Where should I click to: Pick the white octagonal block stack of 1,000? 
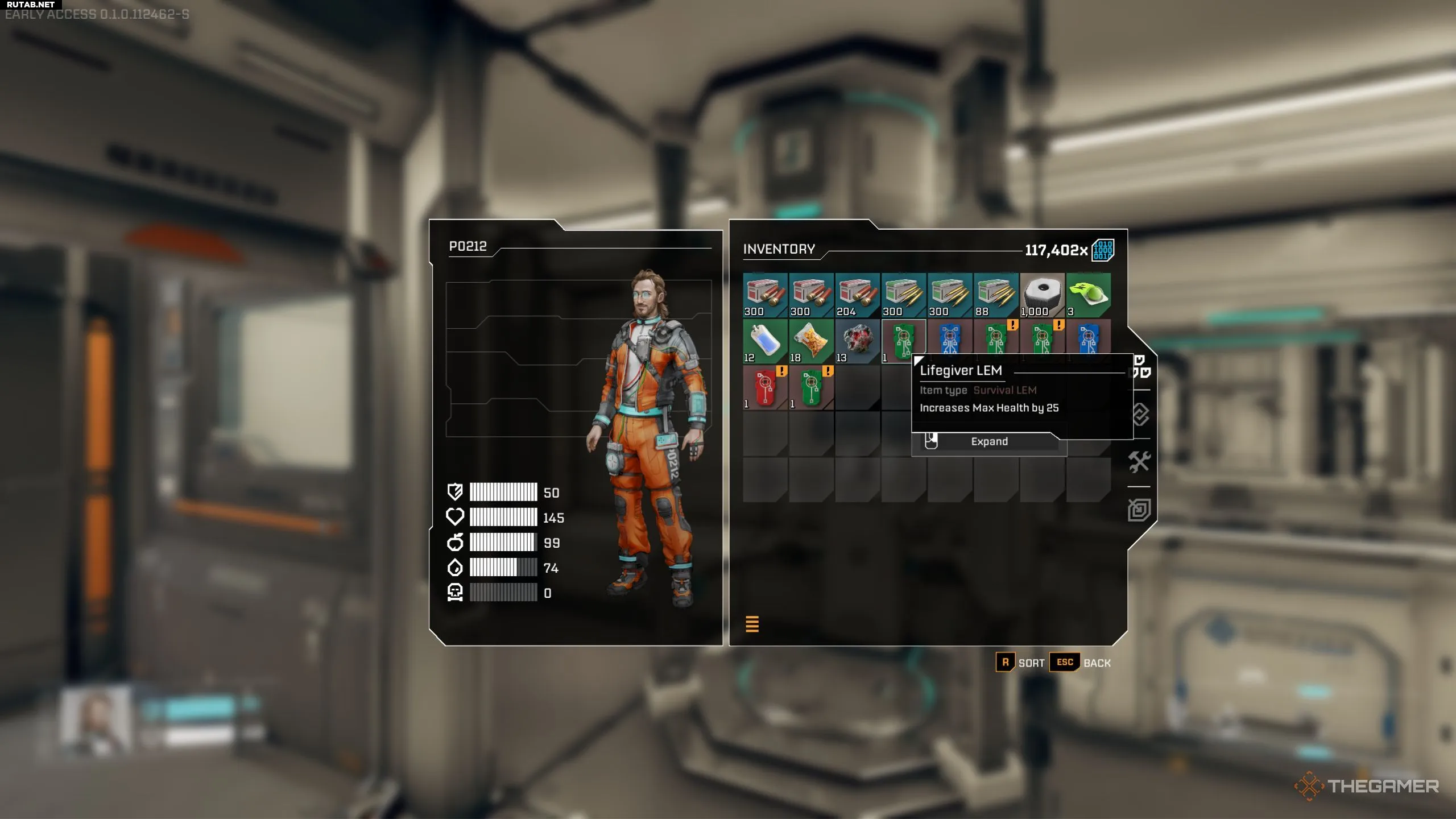coord(1042,295)
